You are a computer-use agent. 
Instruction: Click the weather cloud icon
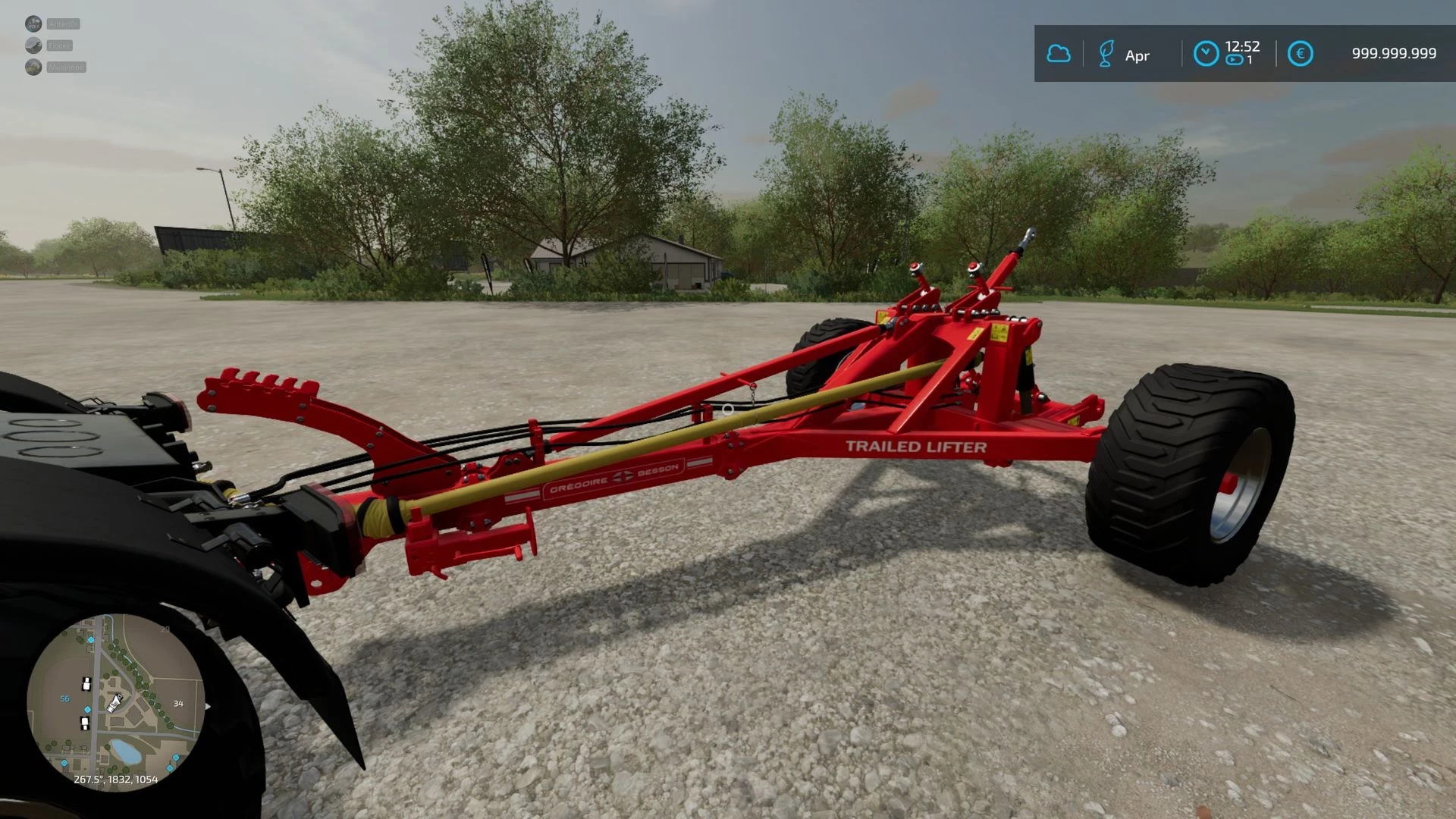point(1059,53)
